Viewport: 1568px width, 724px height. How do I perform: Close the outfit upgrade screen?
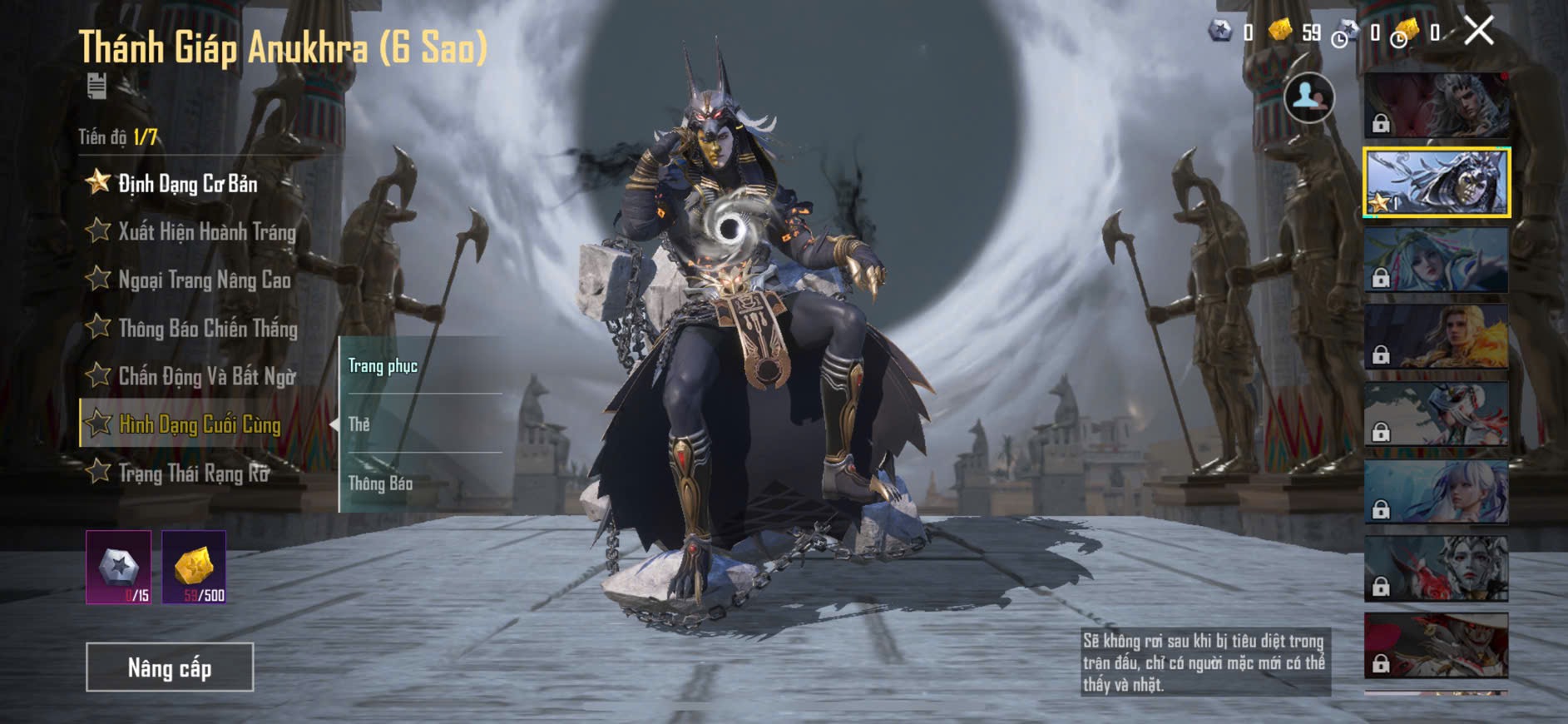(1479, 32)
